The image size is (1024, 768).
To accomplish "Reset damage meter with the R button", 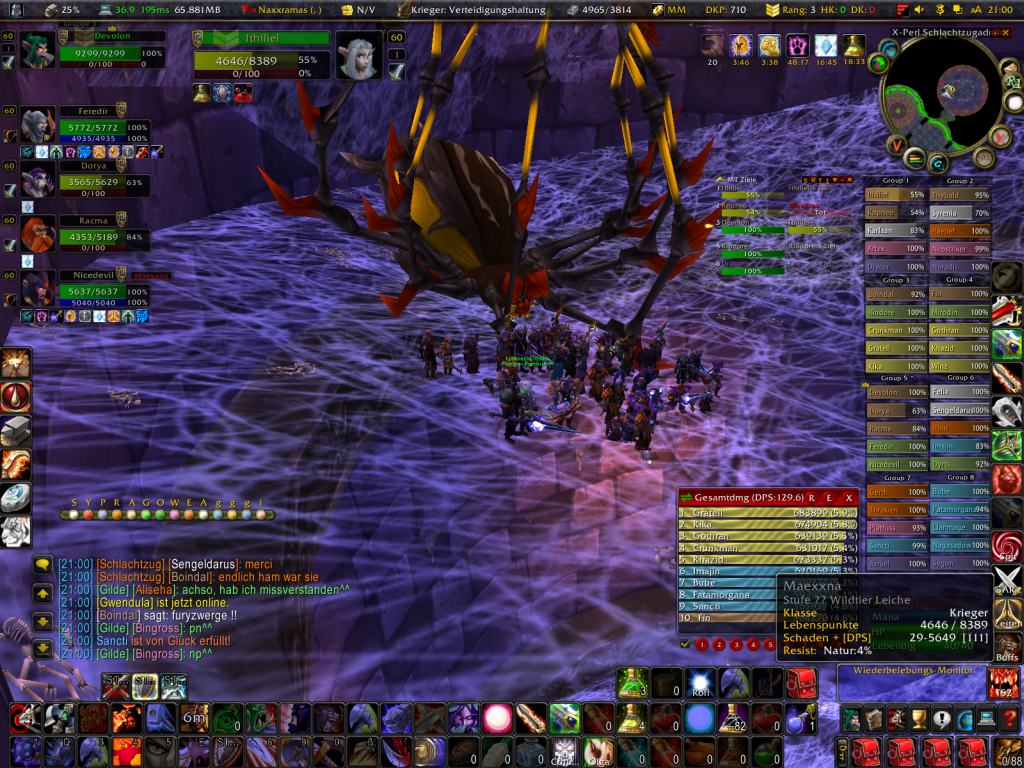I will coord(812,497).
